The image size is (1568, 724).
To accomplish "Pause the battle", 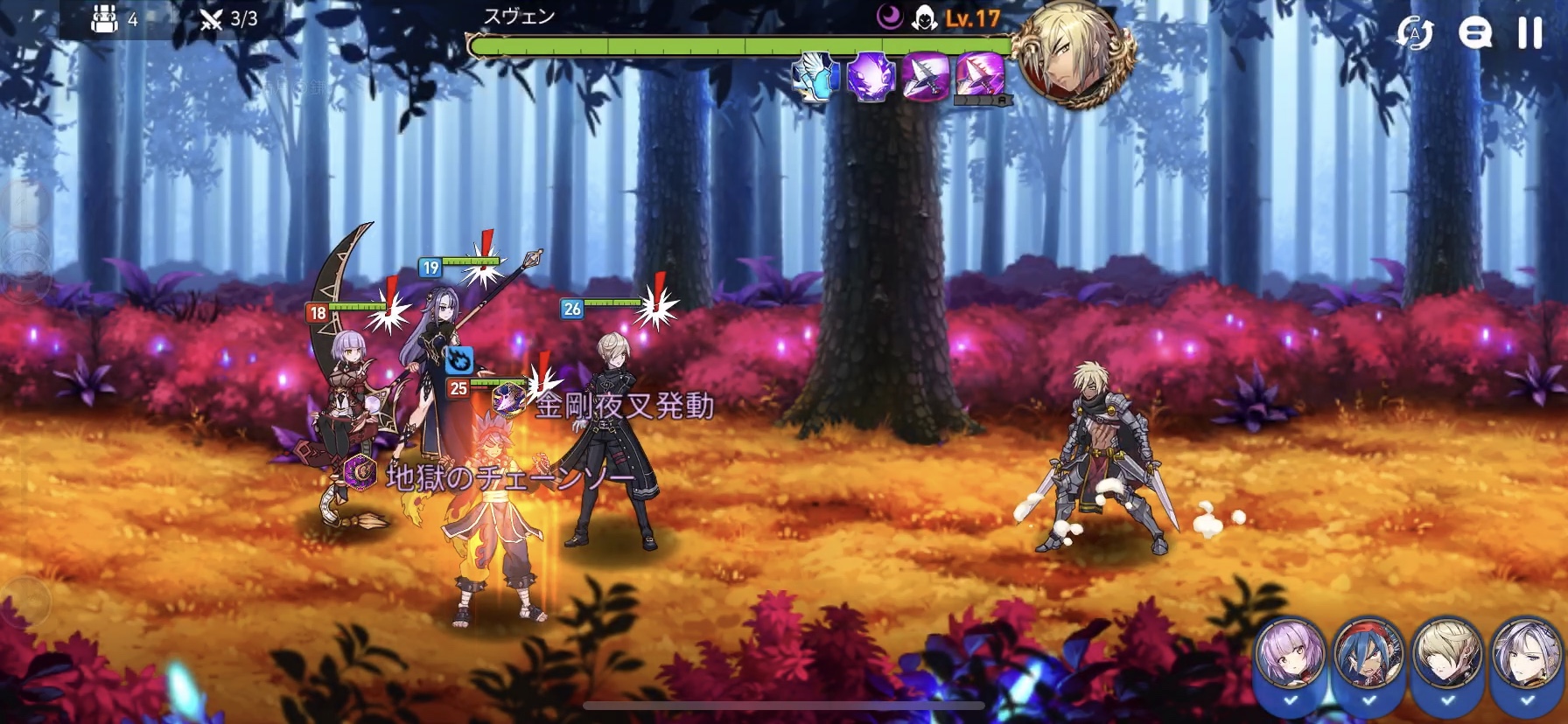I will (1529, 33).
